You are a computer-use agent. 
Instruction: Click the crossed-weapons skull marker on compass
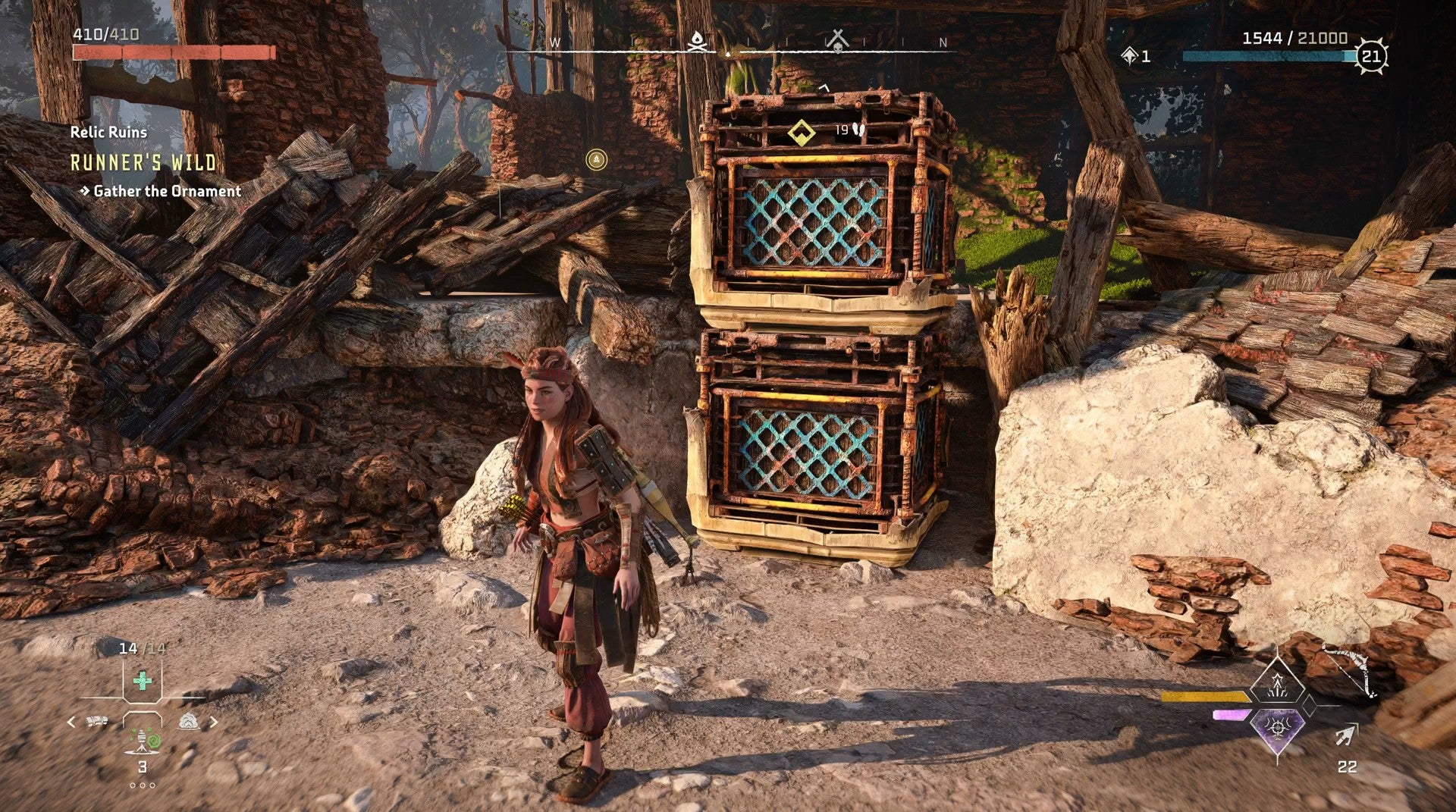(x=837, y=41)
